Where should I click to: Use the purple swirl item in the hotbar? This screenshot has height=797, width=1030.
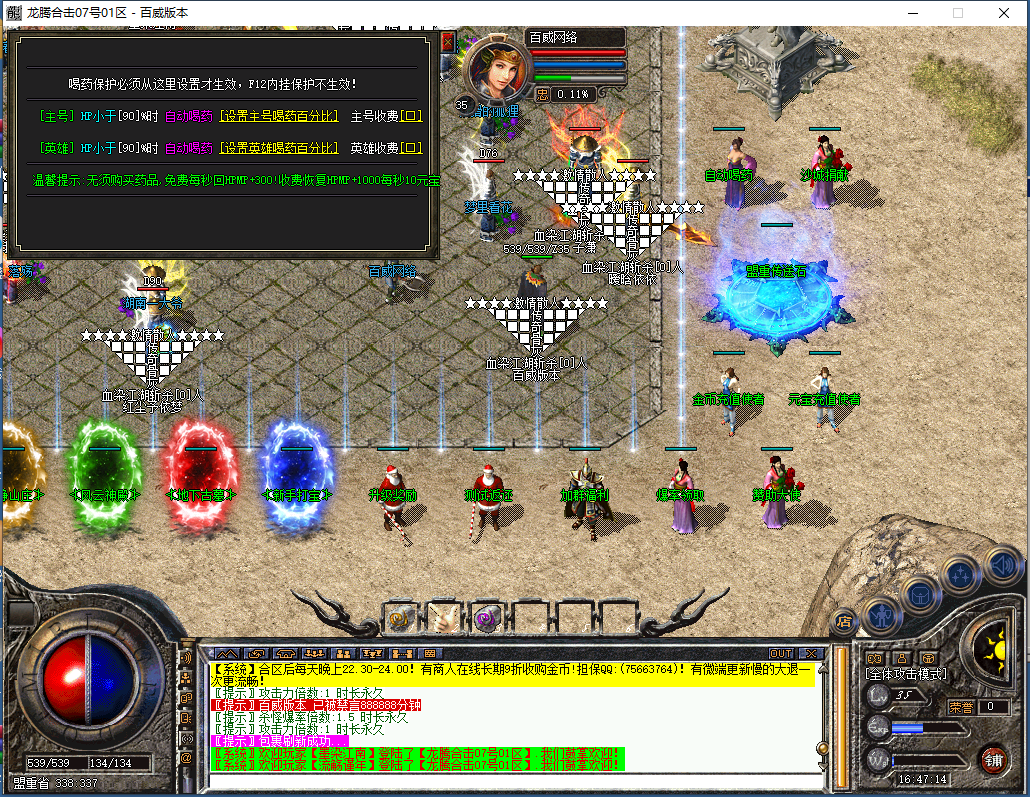pyautogui.click(x=487, y=617)
